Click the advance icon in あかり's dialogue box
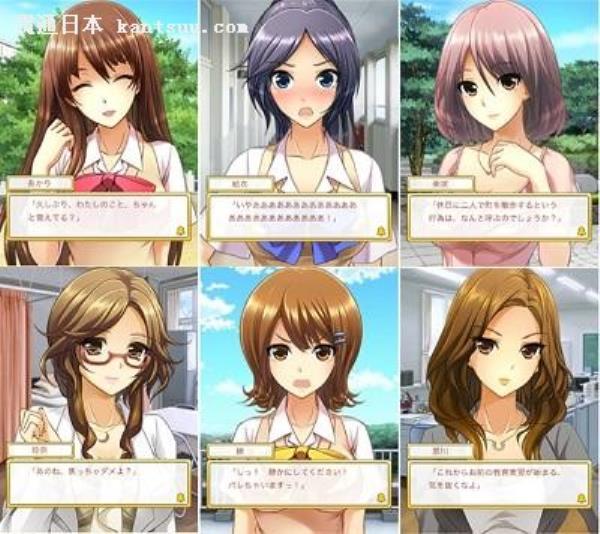The image size is (600, 534). pyautogui.click(x=183, y=231)
